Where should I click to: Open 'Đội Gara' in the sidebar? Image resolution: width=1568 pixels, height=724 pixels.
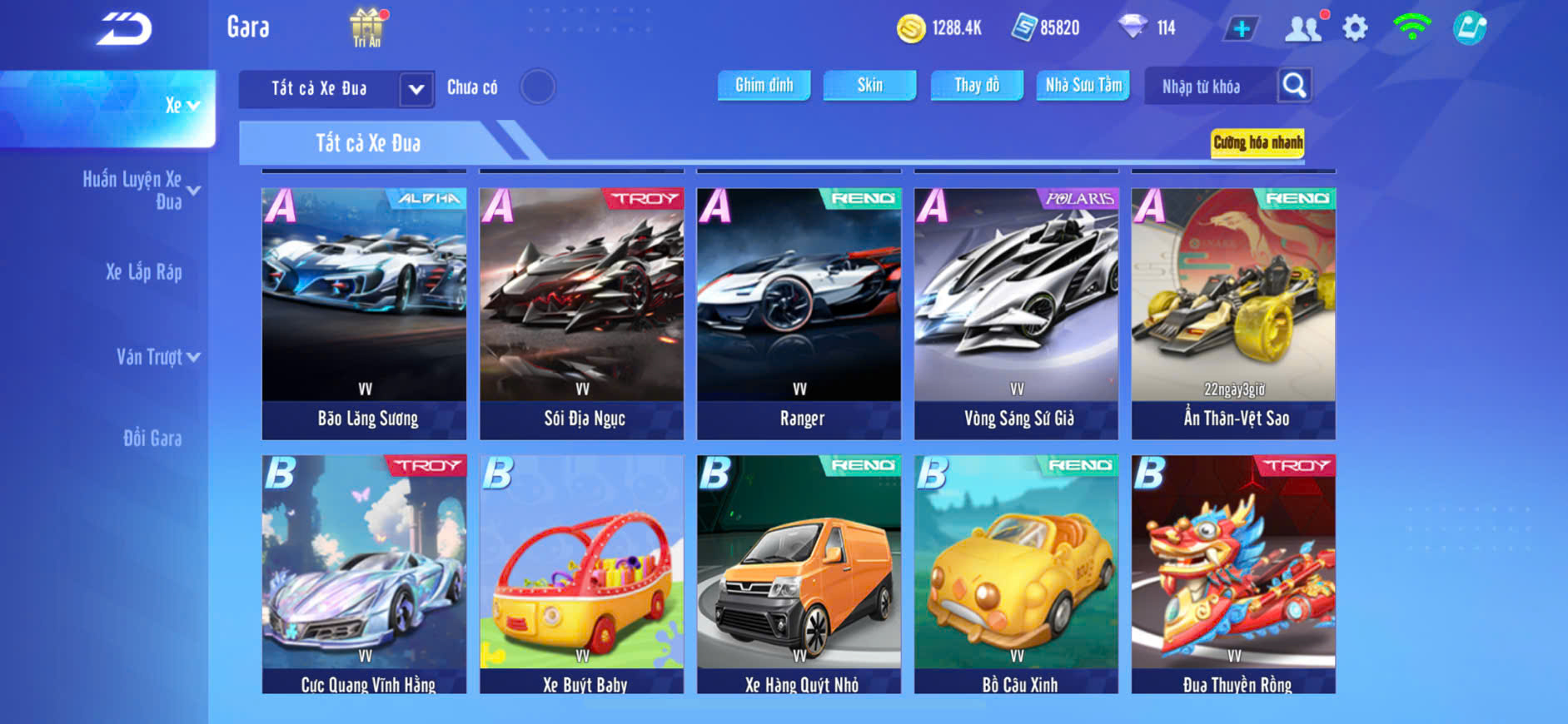[152, 439]
